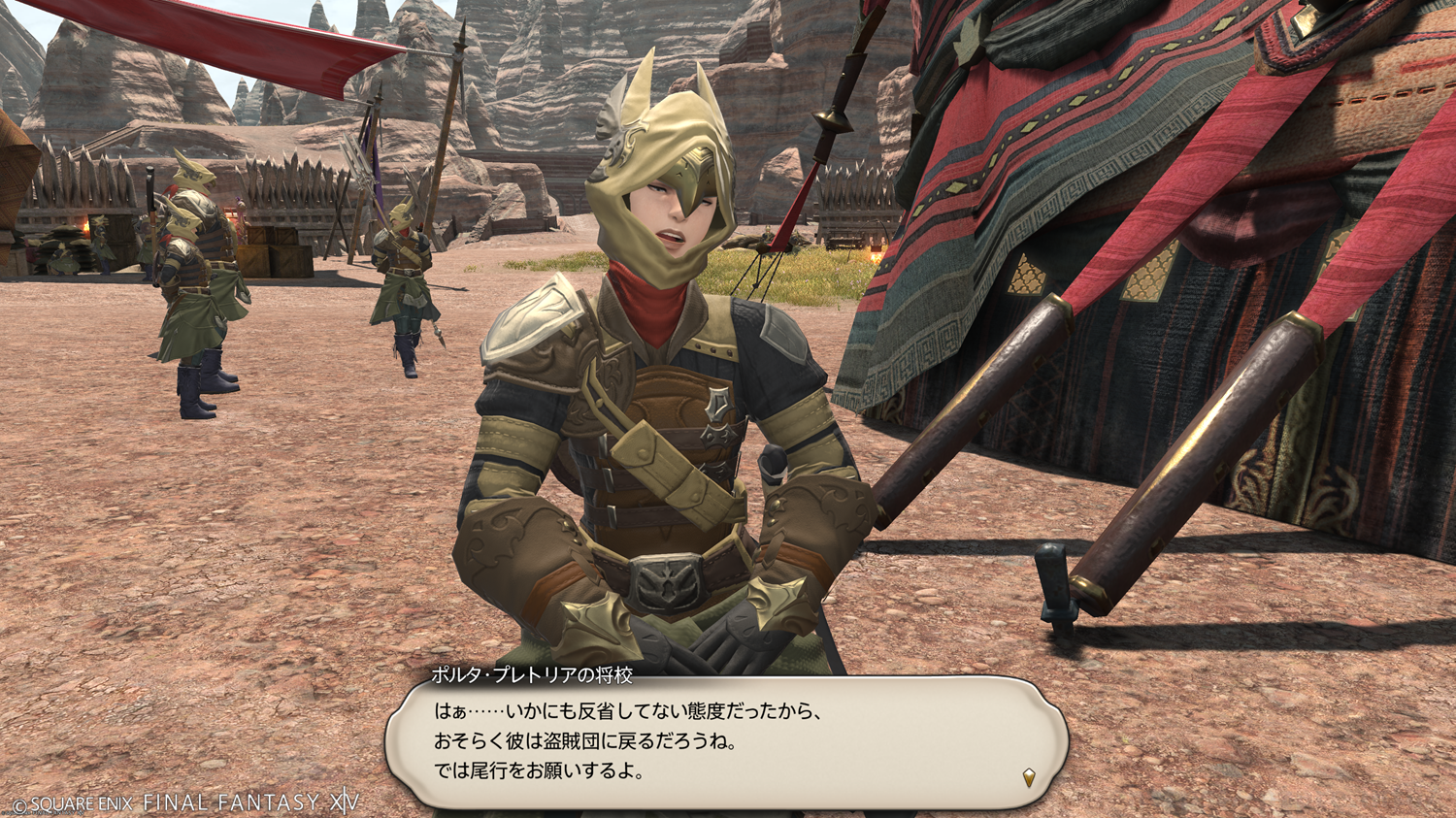The width and height of the screenshot is (1456, 818).
Task: Click the yellow dialogue continue arrow
Action: pyautogui.click(x=1029, y=776)
